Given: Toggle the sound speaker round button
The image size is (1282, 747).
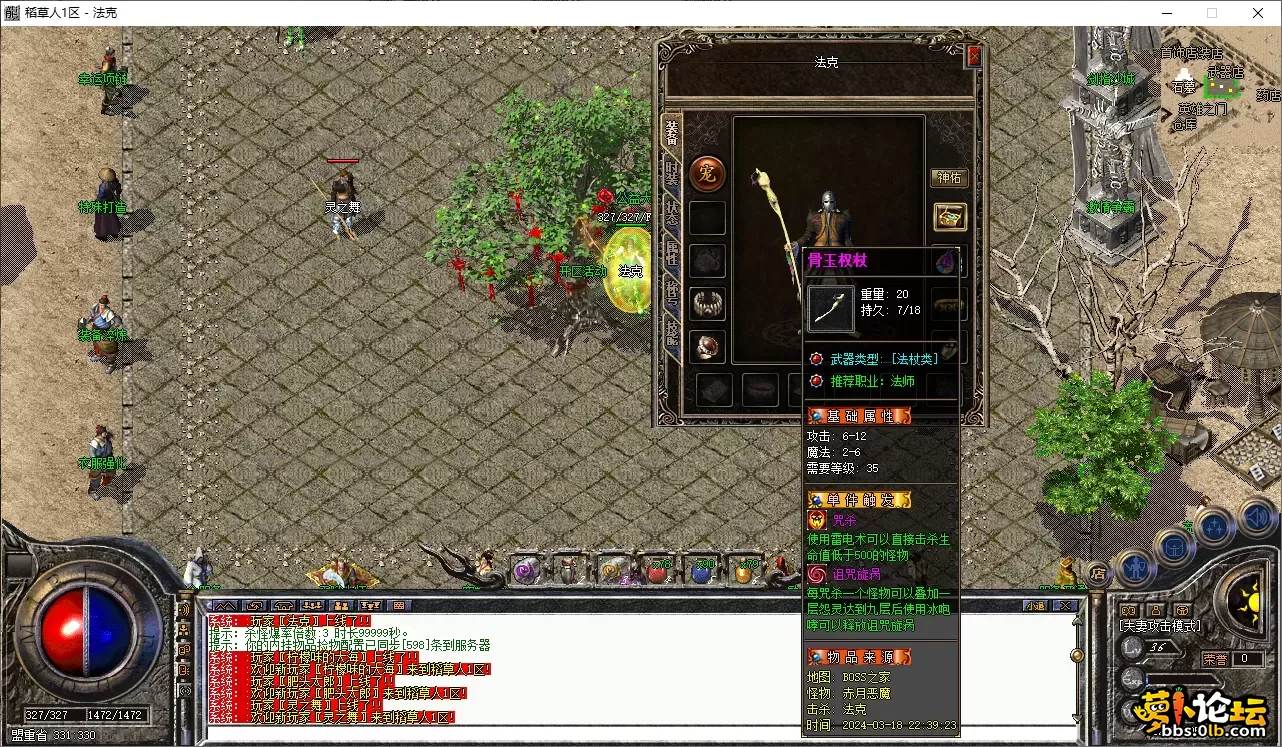Looking at the screenshot, I should coord(1256,519).
